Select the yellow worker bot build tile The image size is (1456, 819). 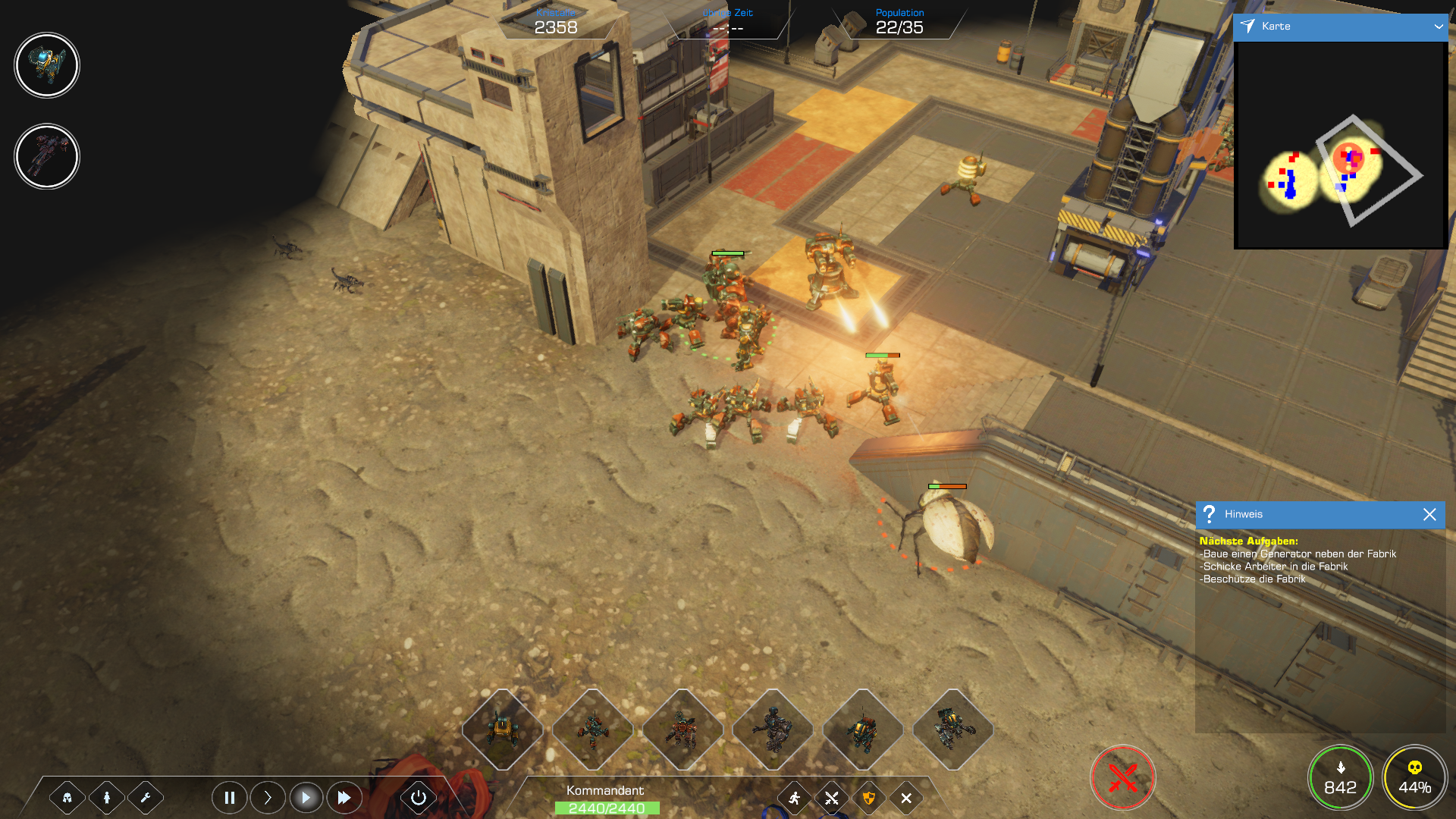502,730
